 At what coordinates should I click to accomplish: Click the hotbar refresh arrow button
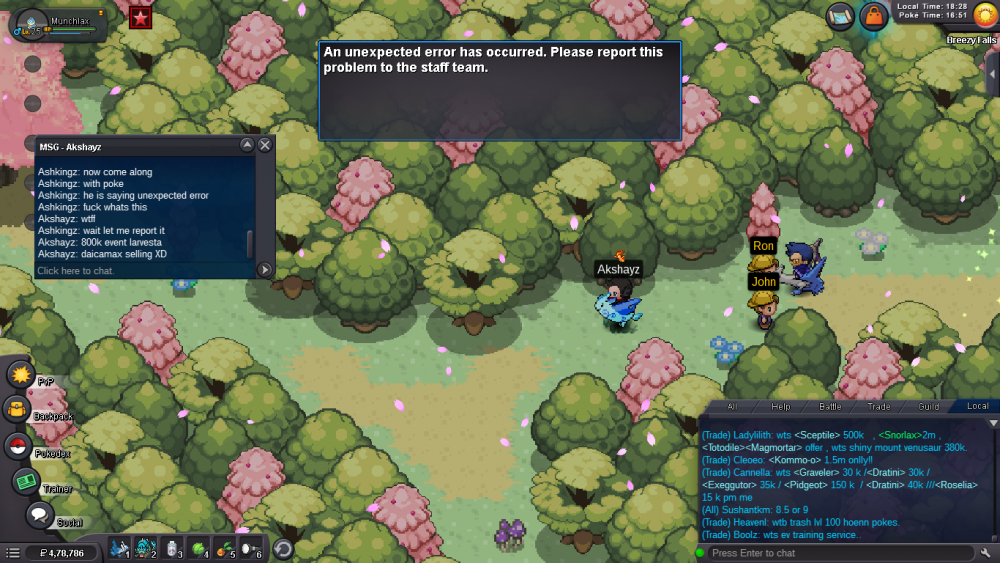coord(283,548)
